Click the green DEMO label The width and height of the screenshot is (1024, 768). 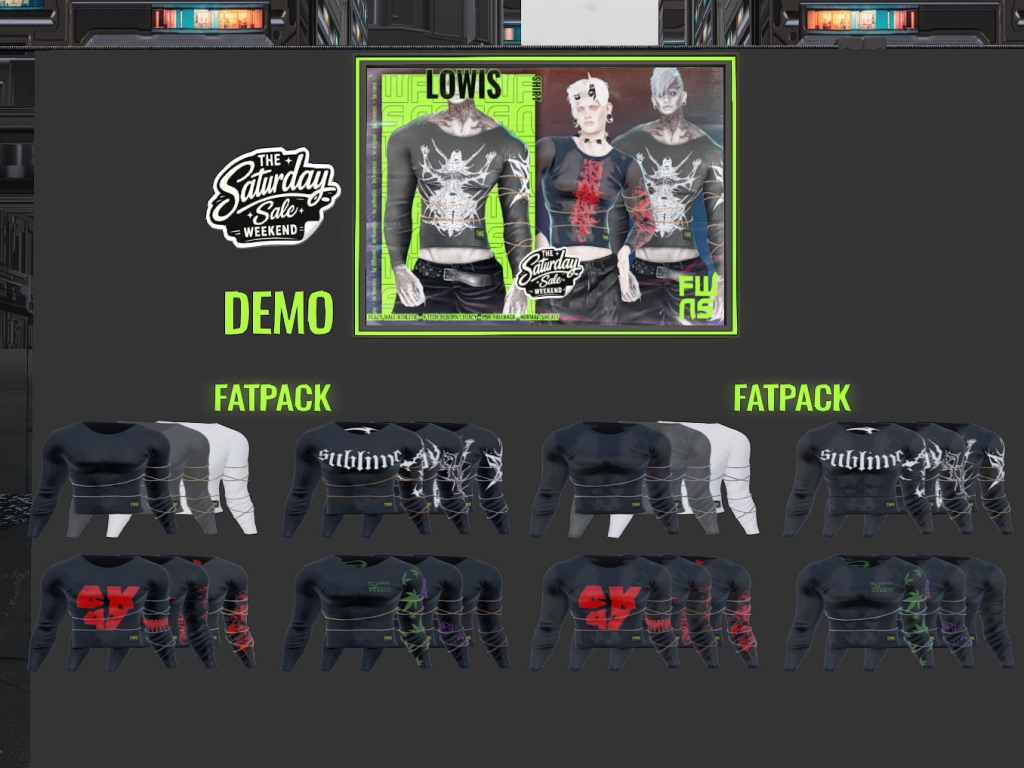[x=278, y=313]
